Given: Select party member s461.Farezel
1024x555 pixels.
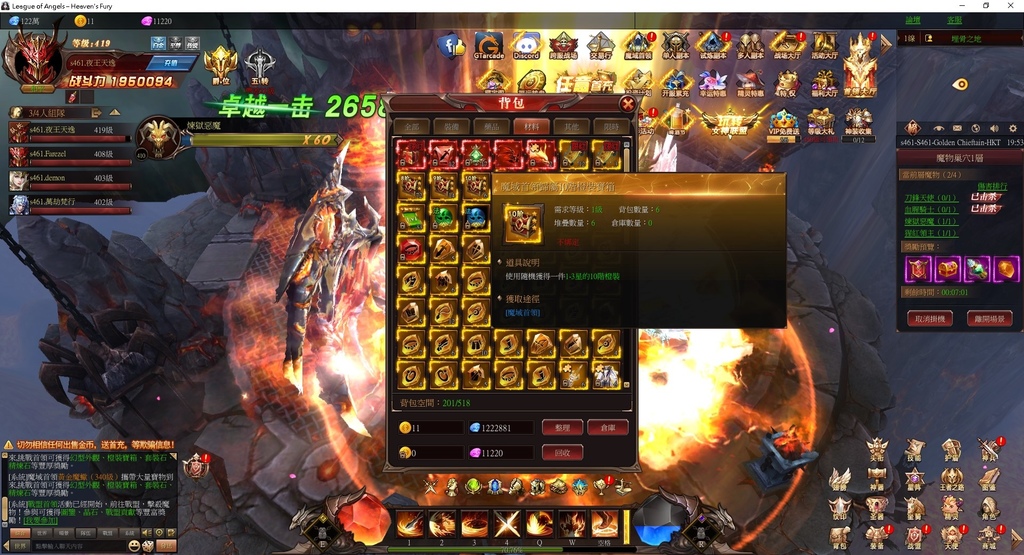Looking at the screenshot, I should (x=70, y=155).
